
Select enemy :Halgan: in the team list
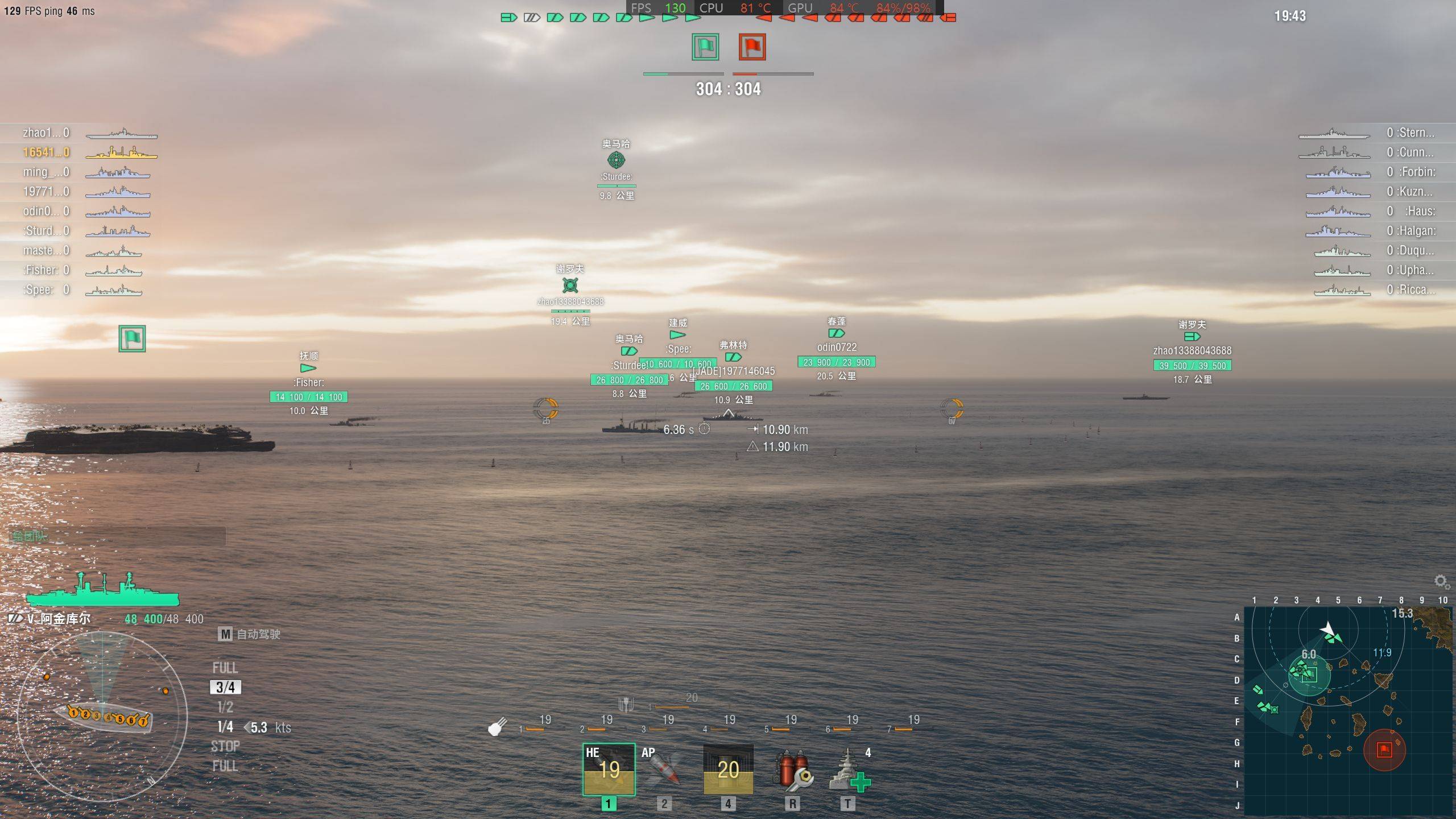pos(1376,231)
